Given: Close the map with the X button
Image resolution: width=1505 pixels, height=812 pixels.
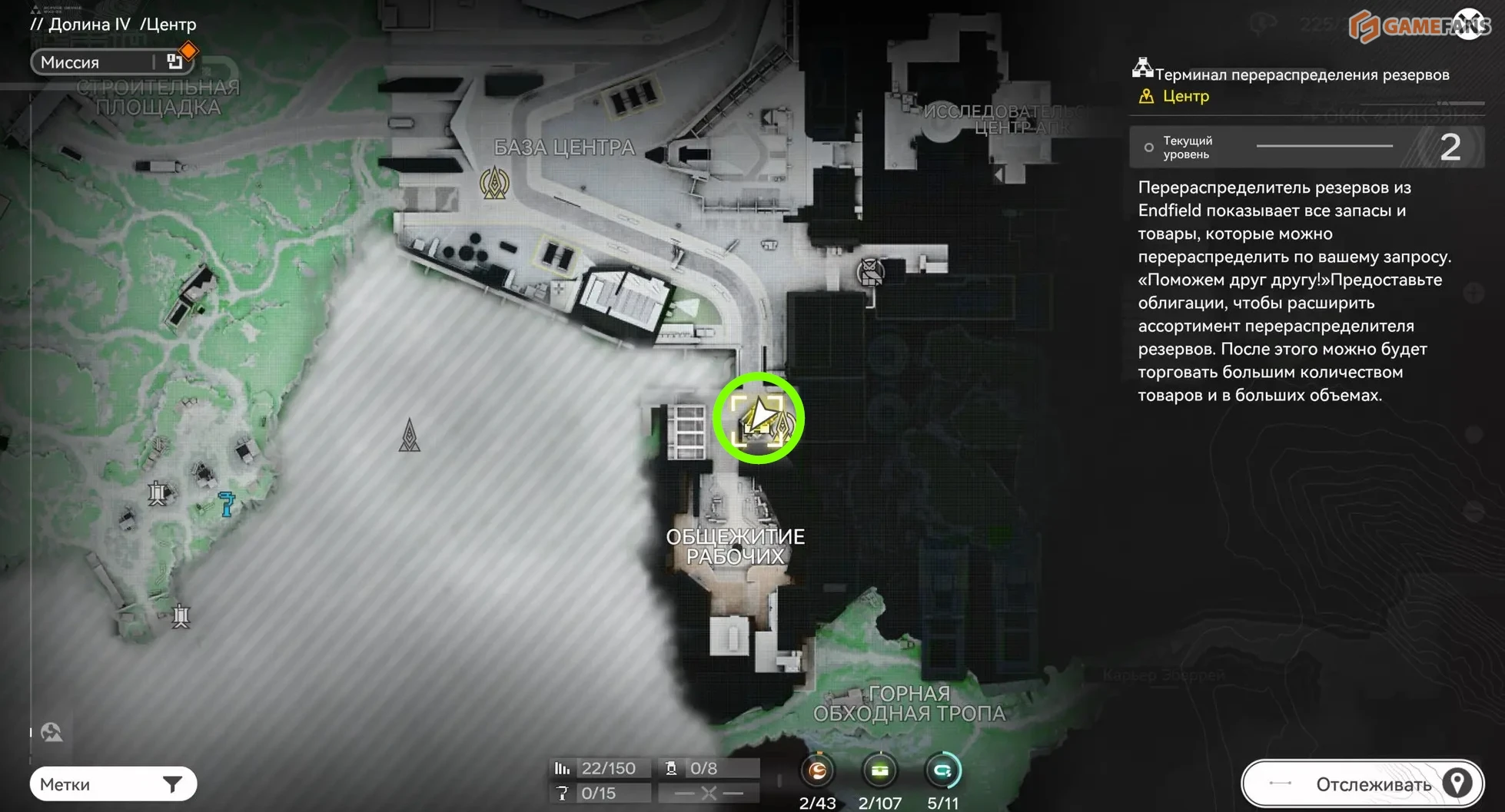Looking at the screenshot, I should [x=1470, y=23].
